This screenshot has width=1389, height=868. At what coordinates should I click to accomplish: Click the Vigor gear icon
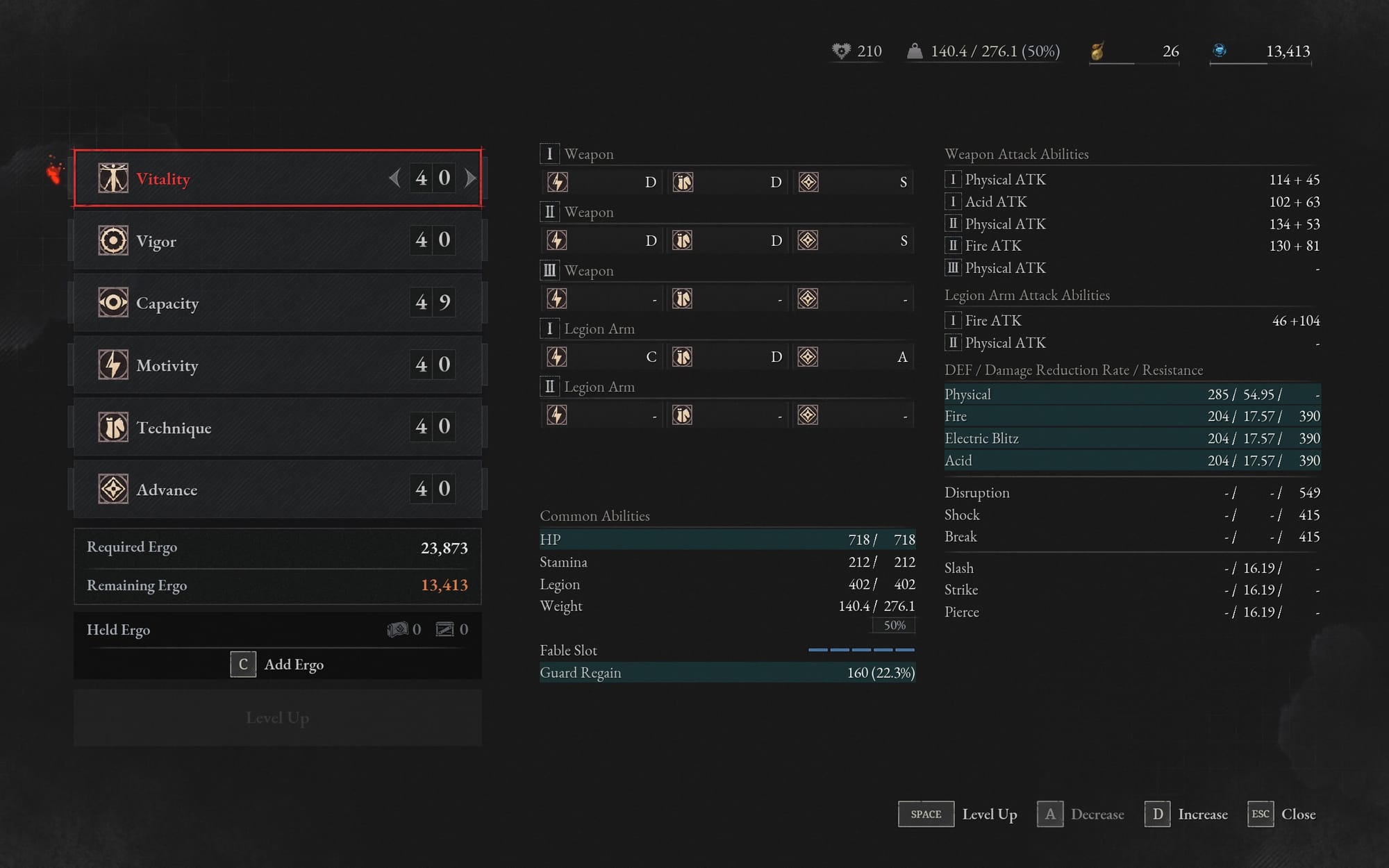tap(113, 240)
